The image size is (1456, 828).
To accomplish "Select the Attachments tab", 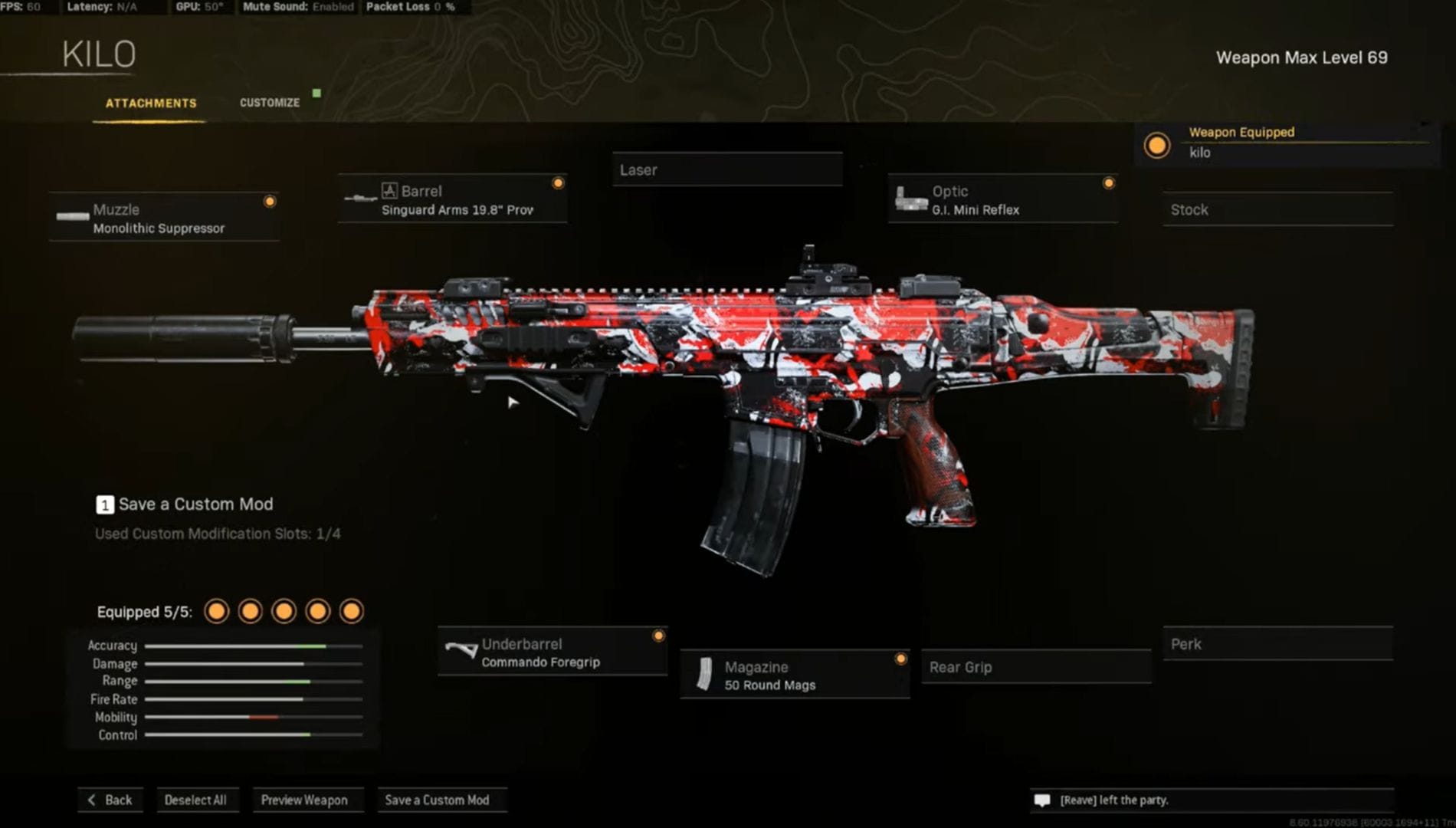I will pos(152,102).
